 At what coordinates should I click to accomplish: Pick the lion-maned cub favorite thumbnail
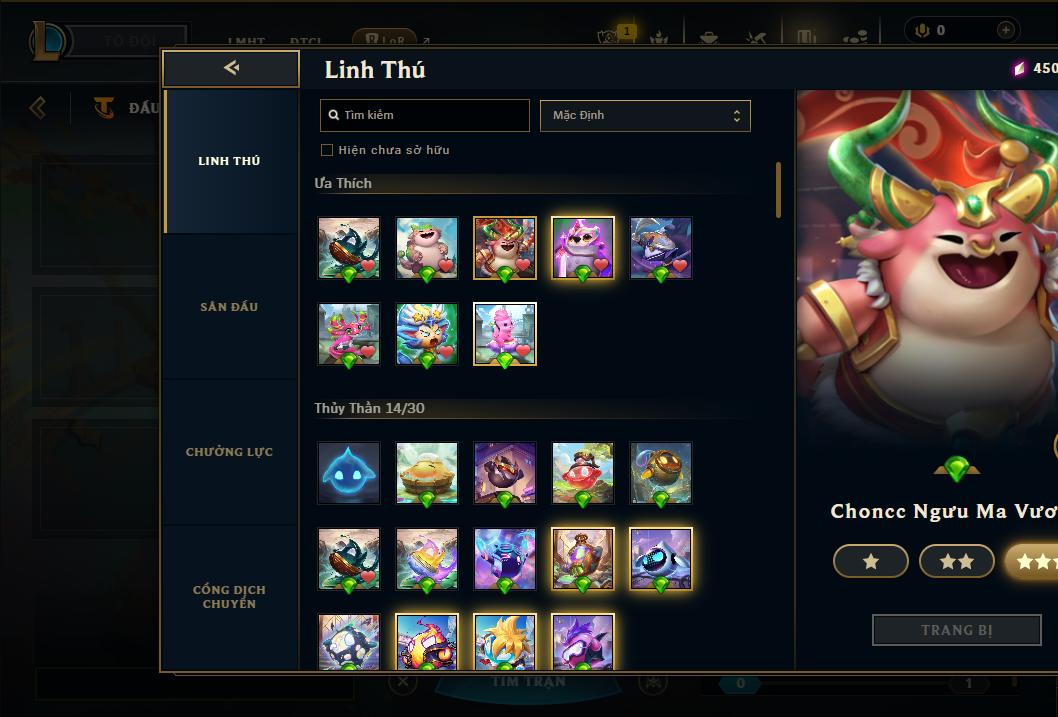[x=427, y=334]
